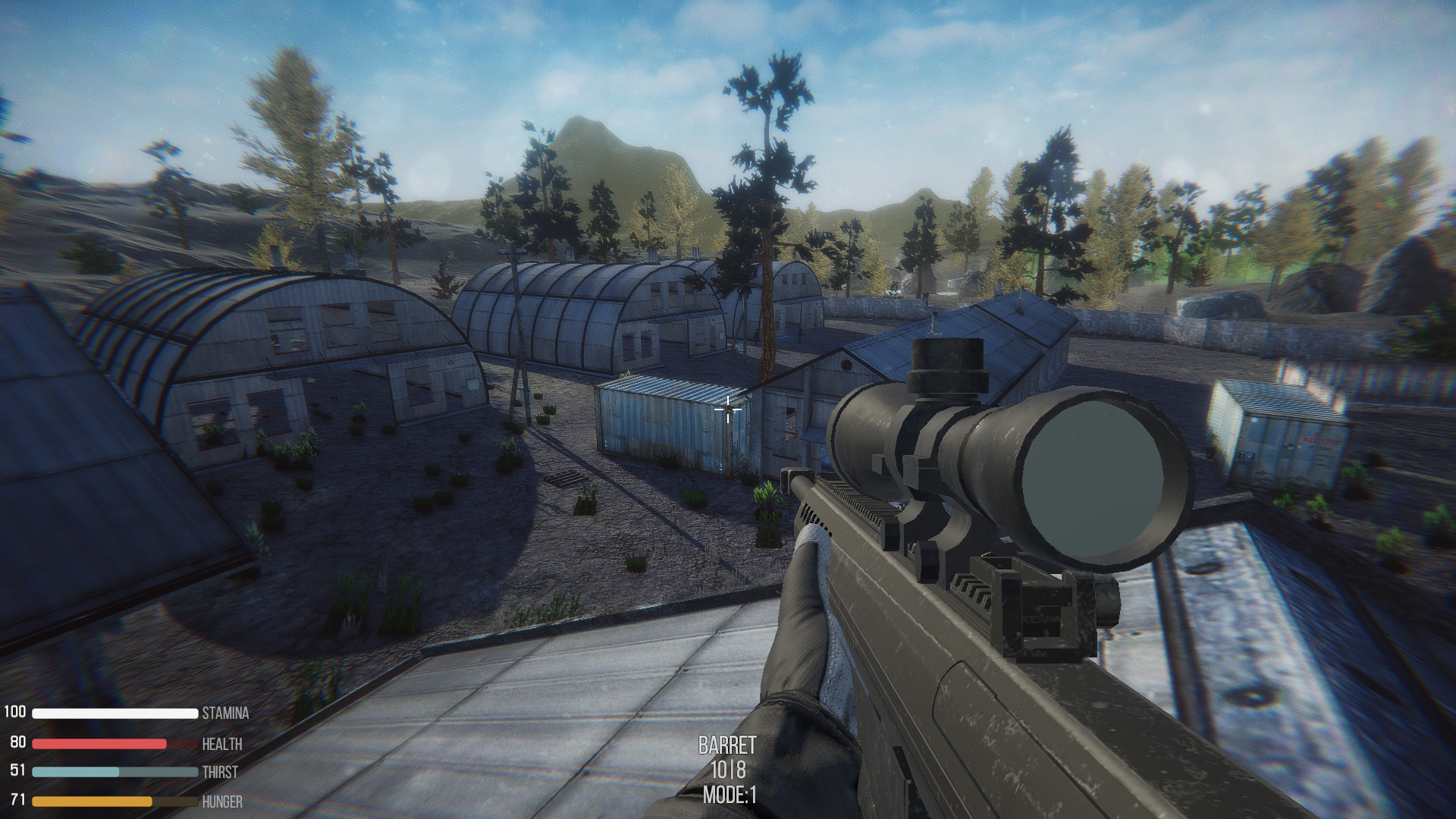Click the HEALTH value of 80
Viewport: 1456px width, 819px height.
pyautogui.click(x=17, y=744)
